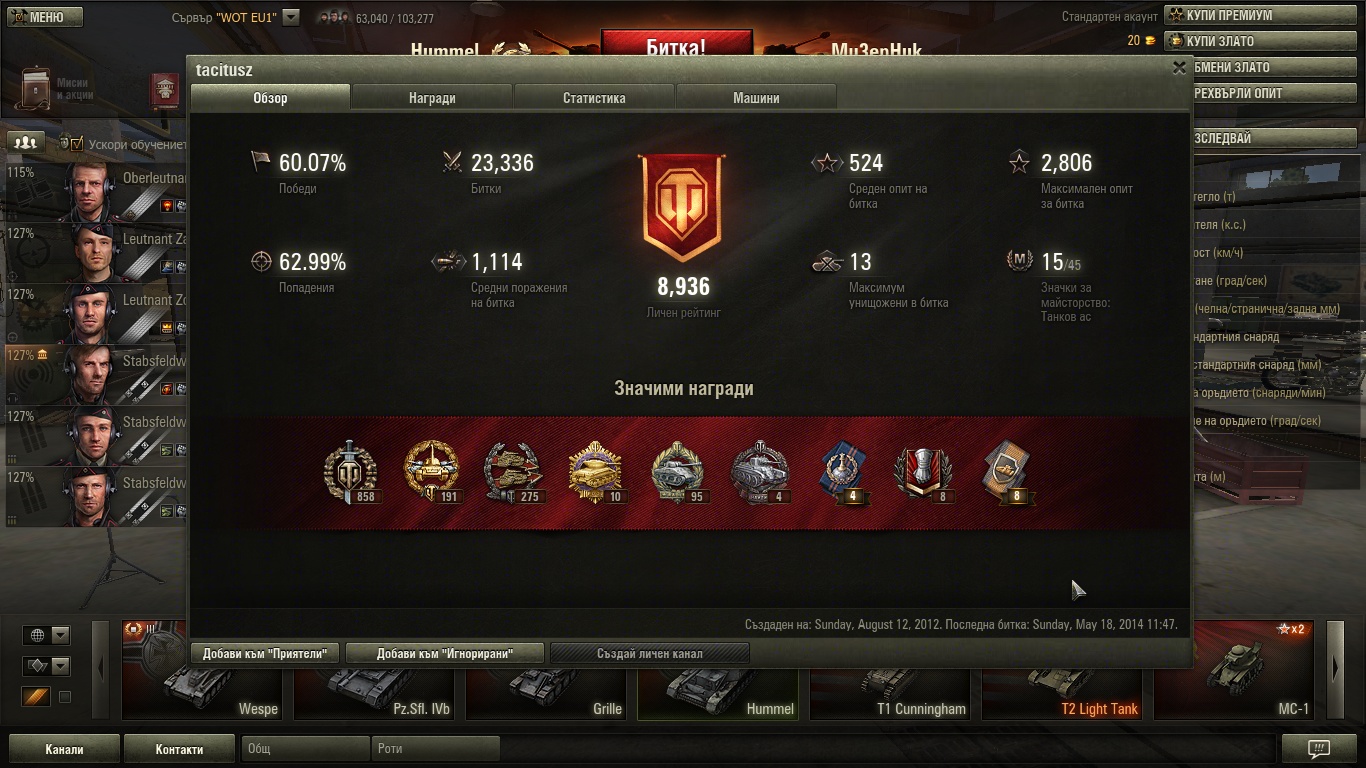Click Добави към "Игнорирани" button

445,653
